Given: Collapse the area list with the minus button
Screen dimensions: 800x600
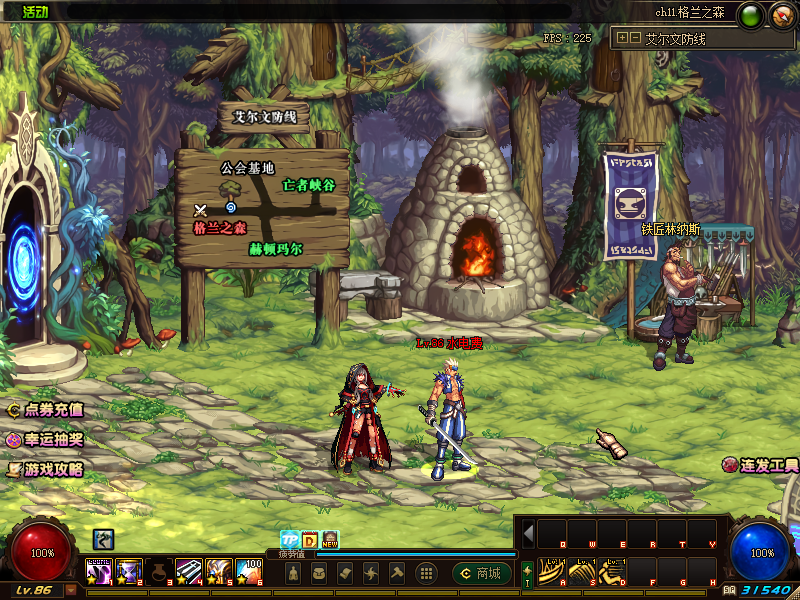Looking at the screenshot, I should point(635,38).
